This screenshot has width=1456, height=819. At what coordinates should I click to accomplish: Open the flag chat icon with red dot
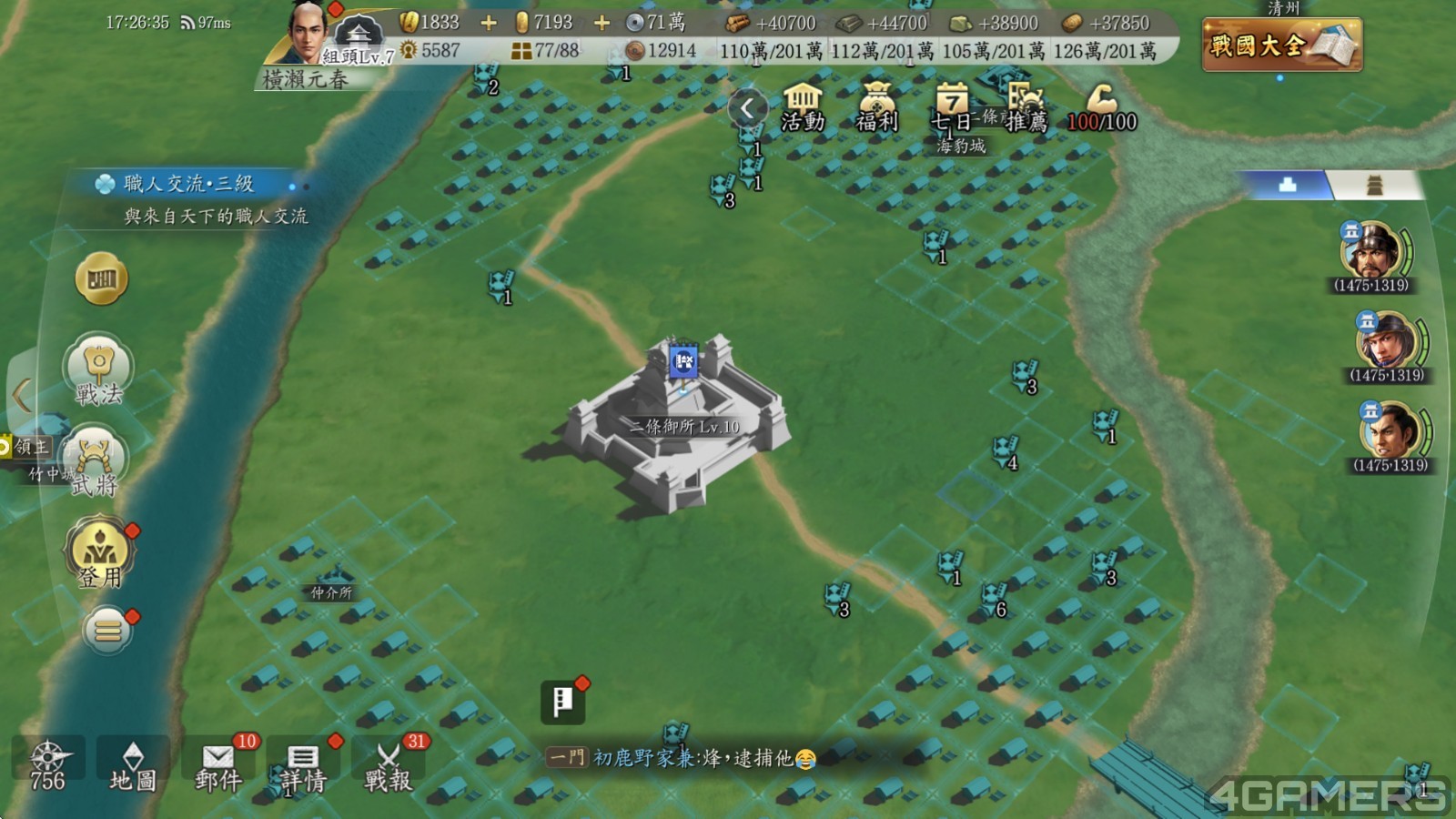[x=562, y=701]
